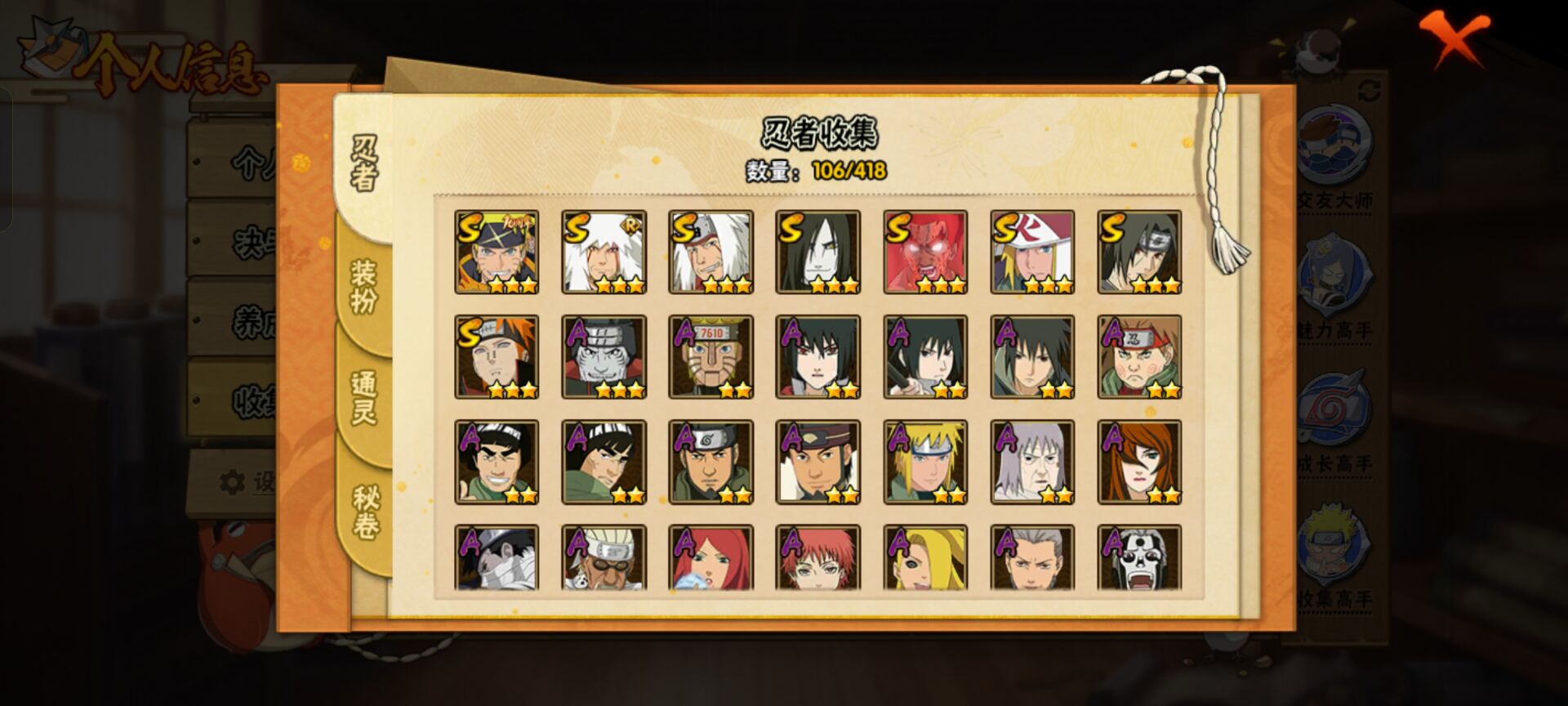Select the Killer Bee sunglasses portrait
This screenshot has height=706, width=1568.
[x=604, y=558]
